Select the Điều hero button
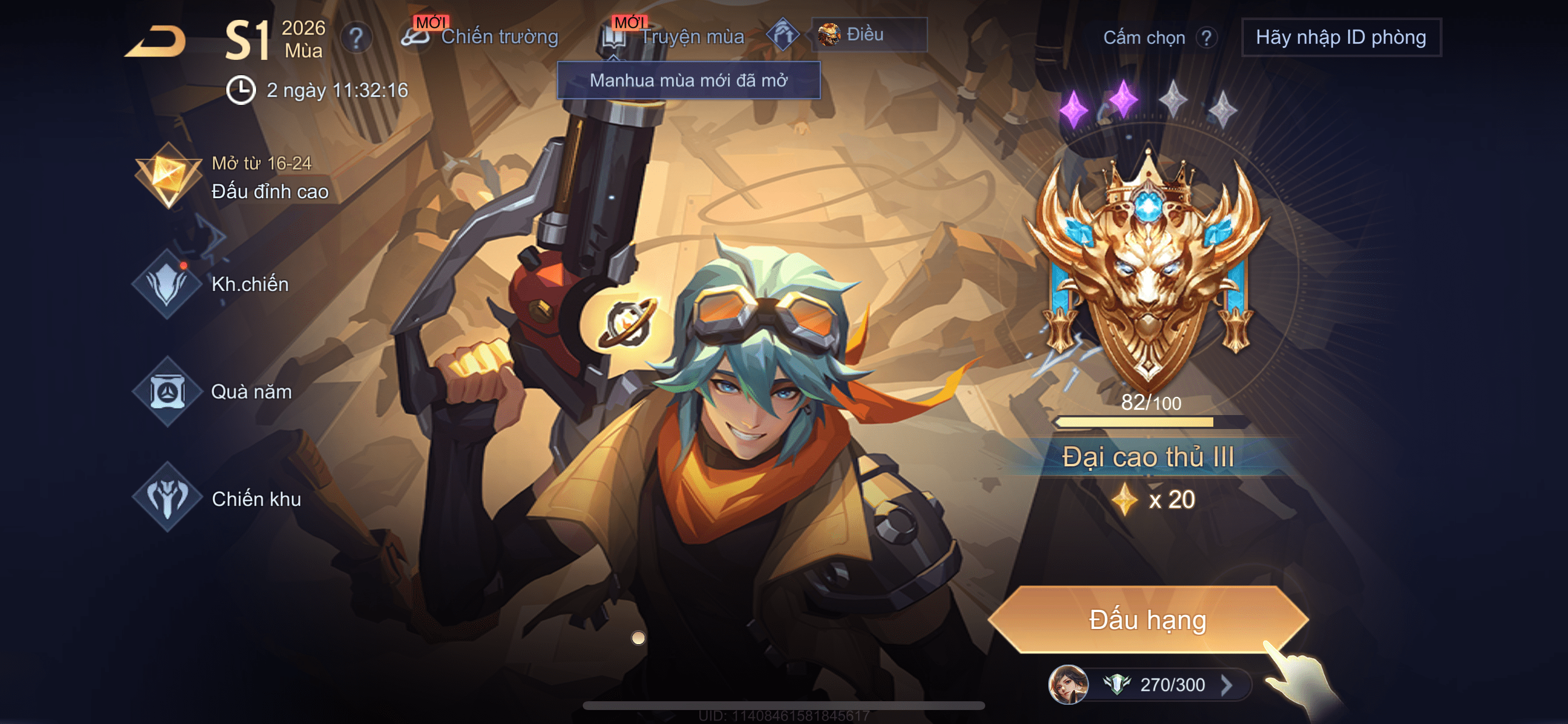Image resolution: width=1568 pixels, height=724 pixels. (869, 34)
